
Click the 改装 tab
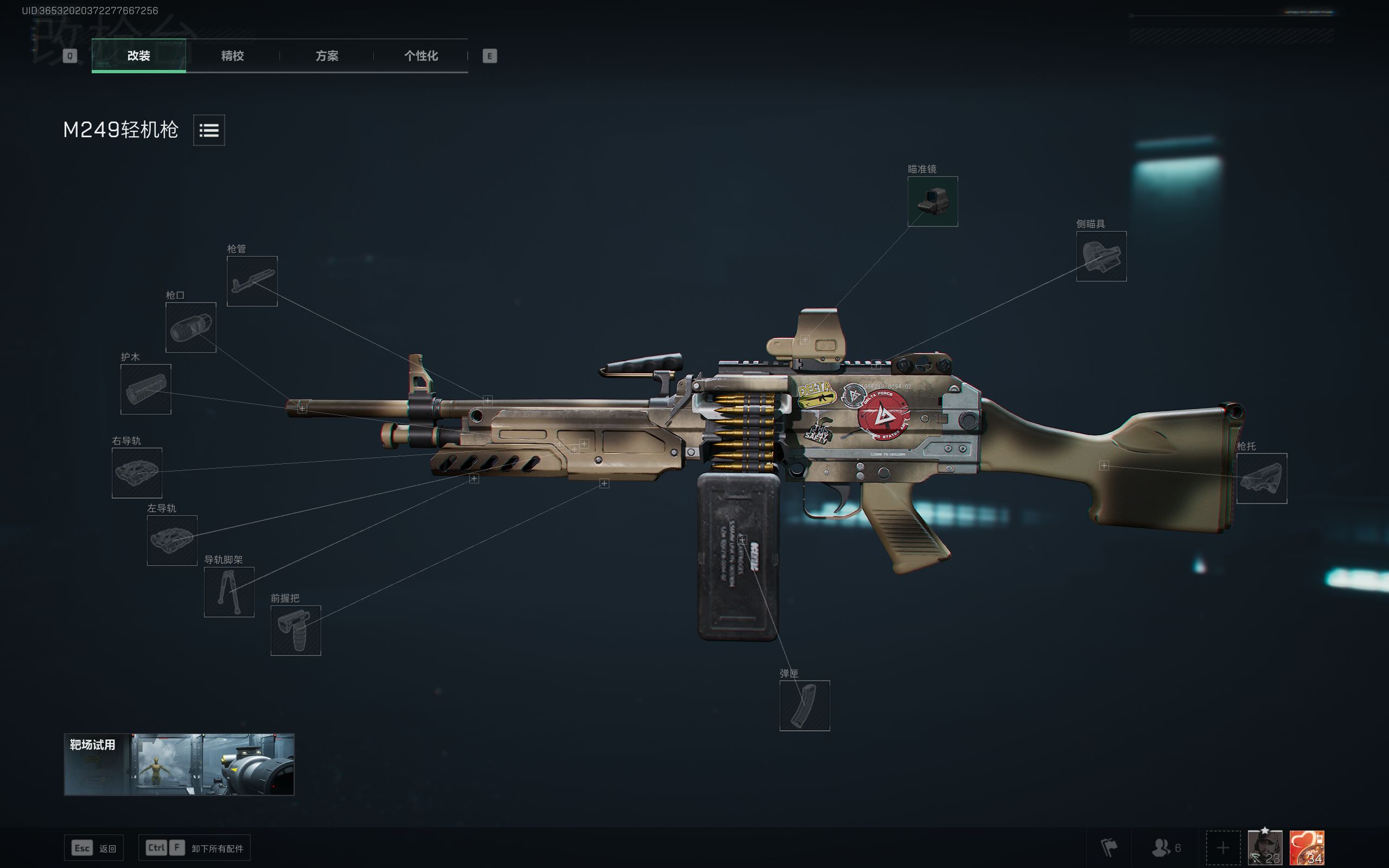[138, 56]
